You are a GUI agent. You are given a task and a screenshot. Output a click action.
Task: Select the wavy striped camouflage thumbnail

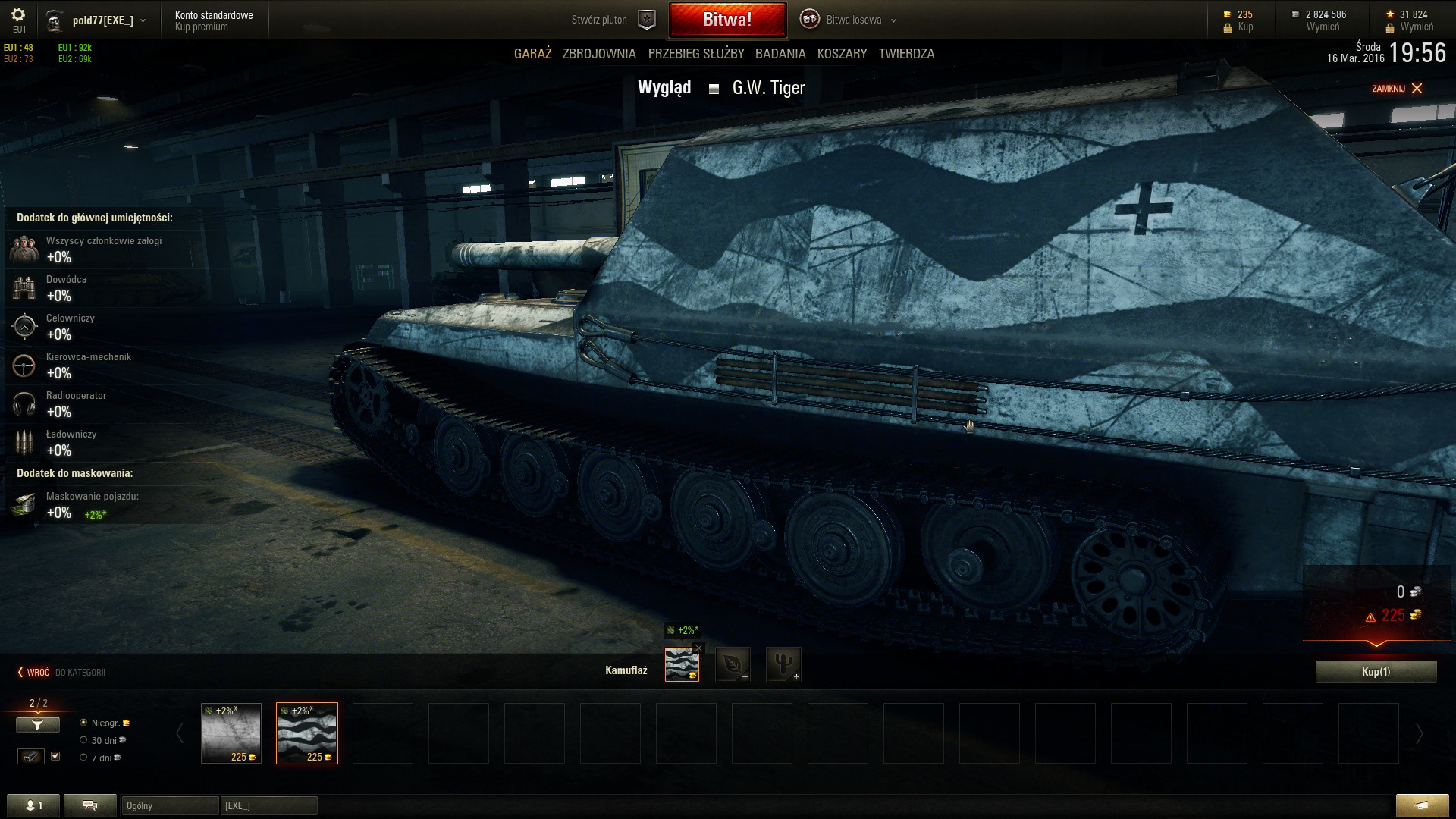coord(306,733)
